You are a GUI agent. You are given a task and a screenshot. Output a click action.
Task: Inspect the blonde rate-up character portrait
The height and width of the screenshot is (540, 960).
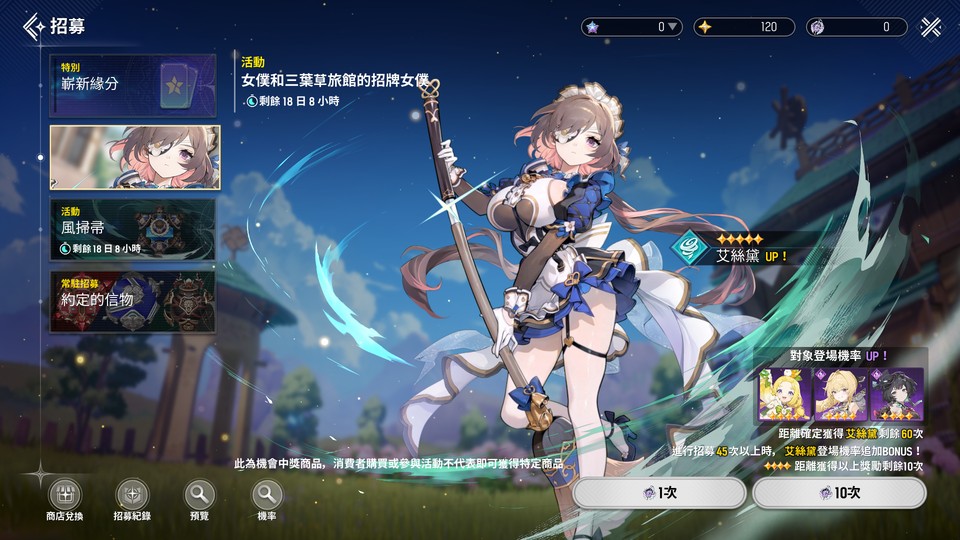841,394
